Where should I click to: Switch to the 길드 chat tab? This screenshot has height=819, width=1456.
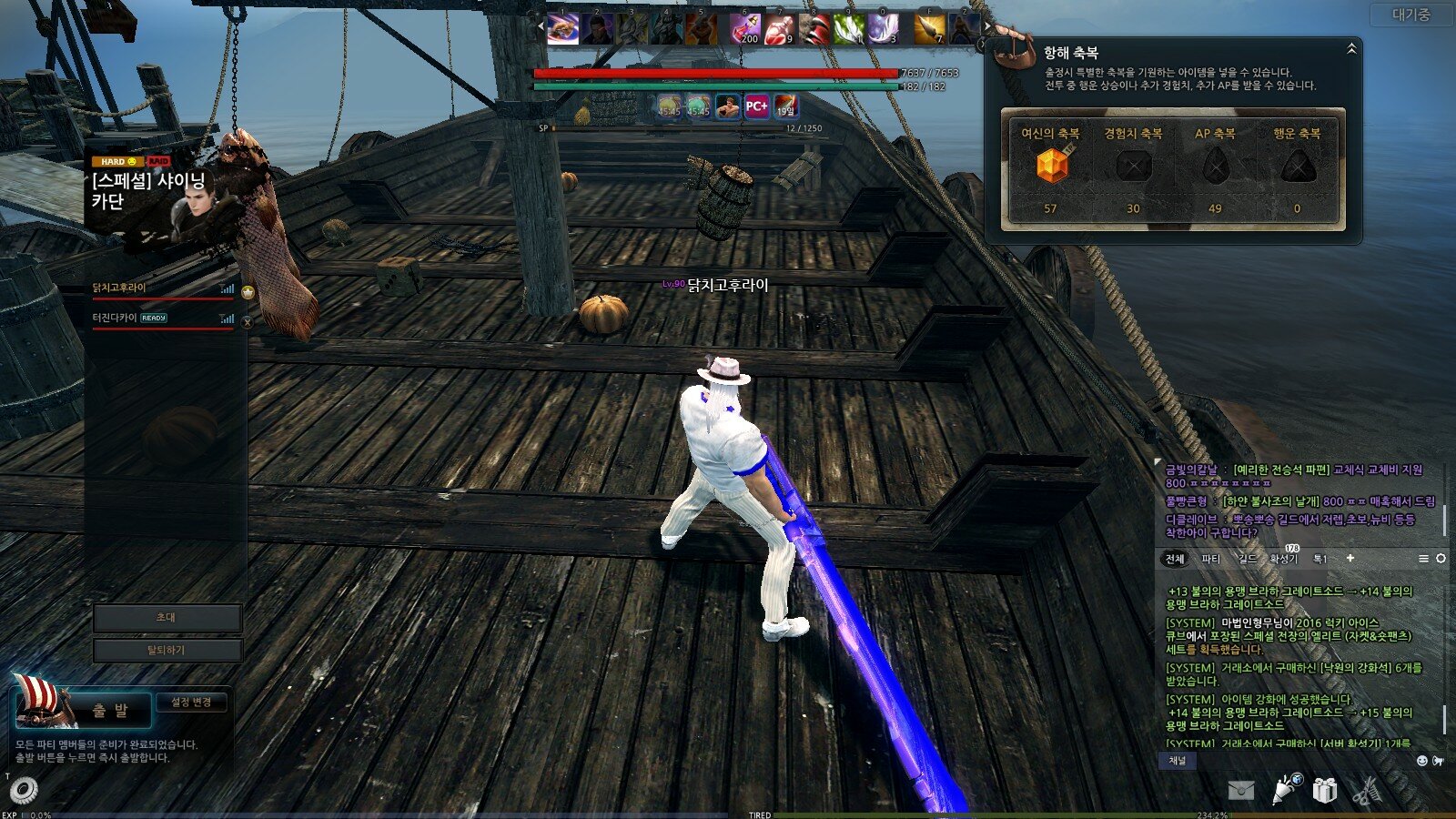click(1247, 559)
